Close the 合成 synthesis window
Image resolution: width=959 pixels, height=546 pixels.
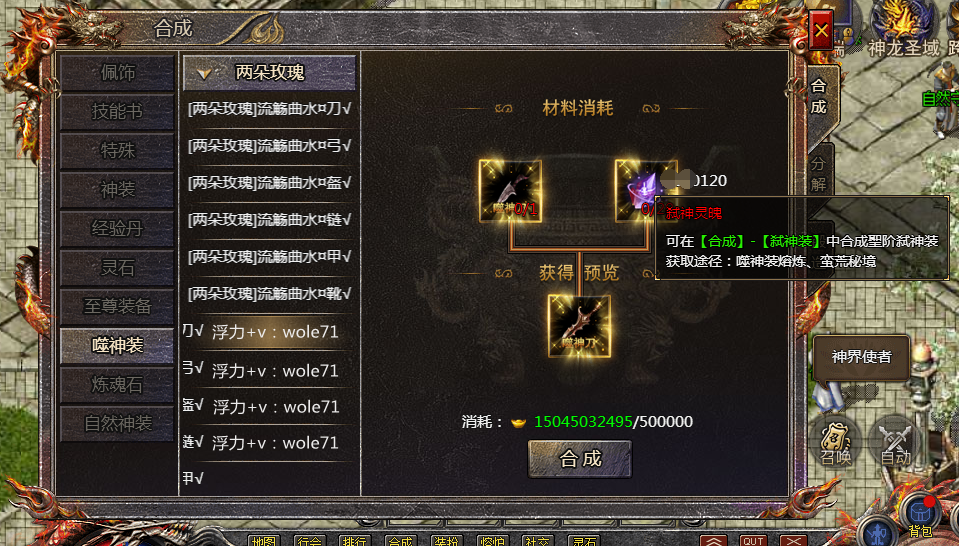[x=821, y=32]
